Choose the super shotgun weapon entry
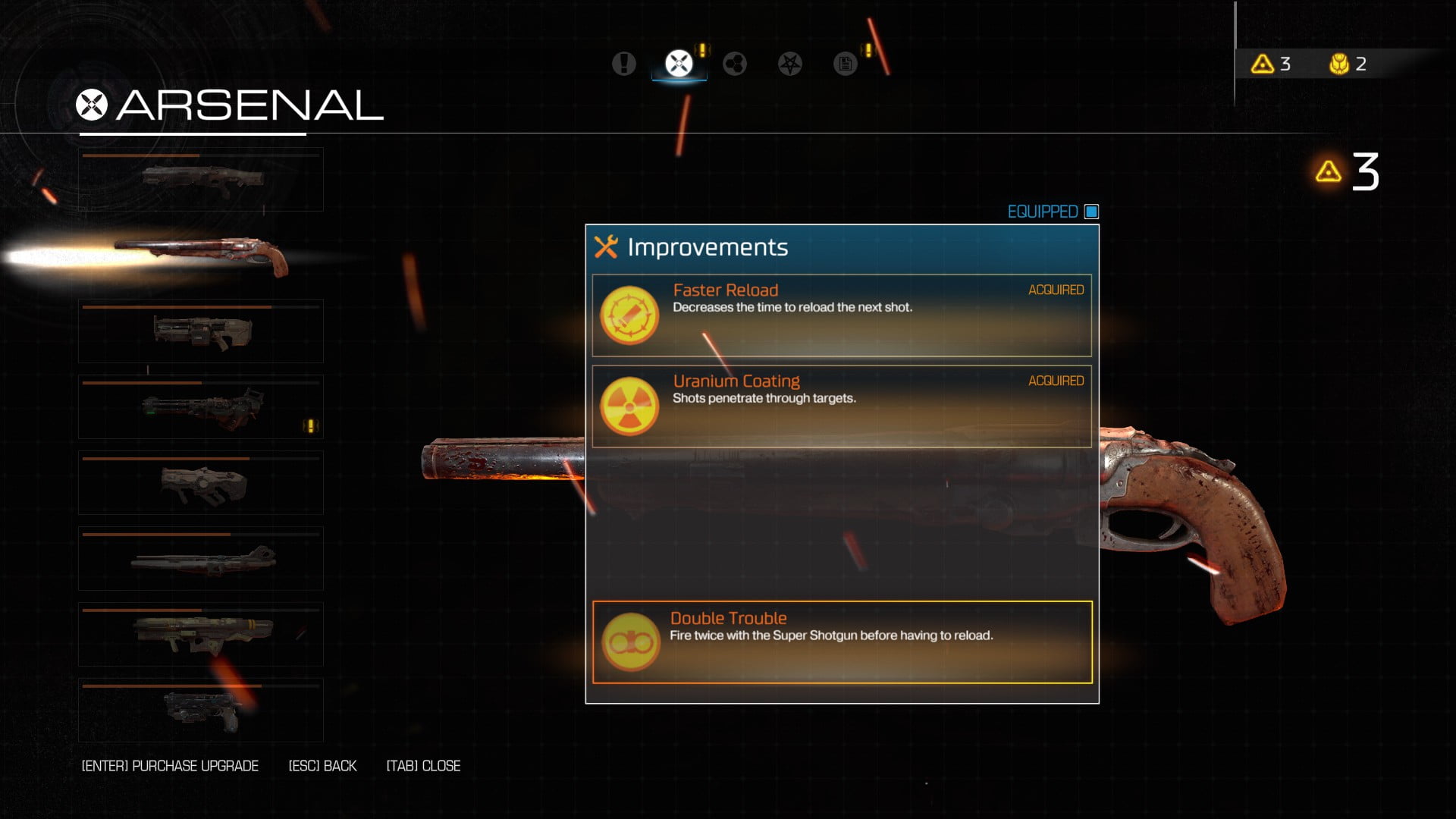 point(201,256)
